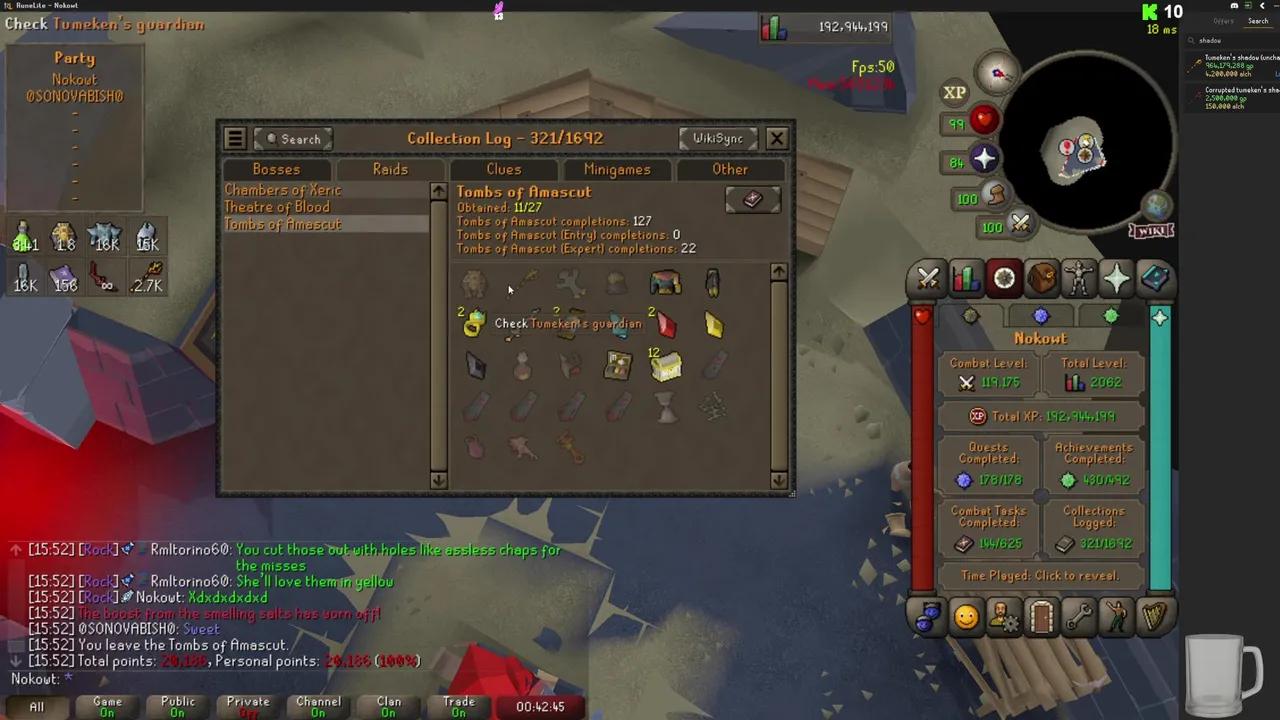Open the Inventory backpack tab

tap(1040, 278)
